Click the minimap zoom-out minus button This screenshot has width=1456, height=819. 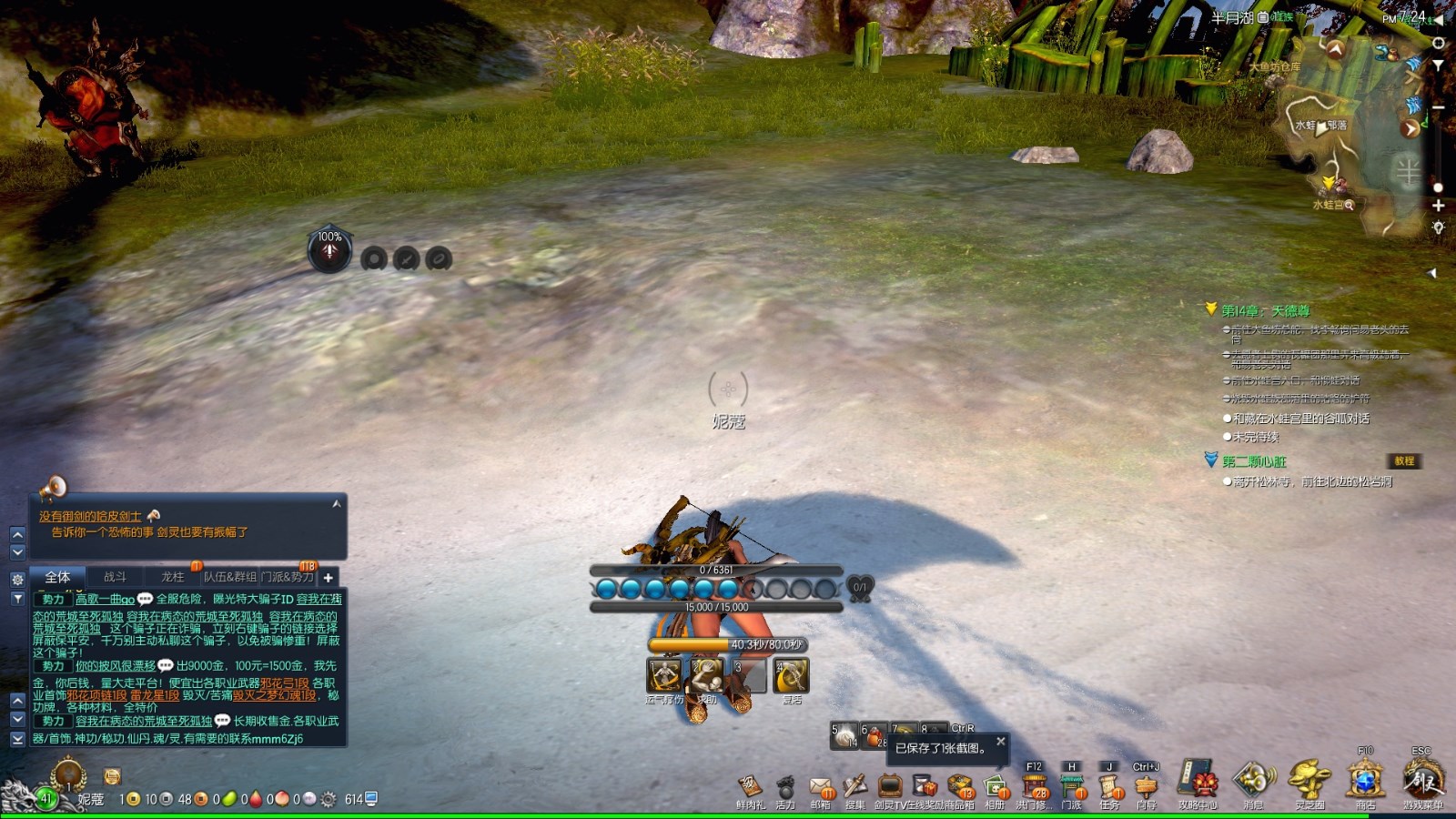point(1439,107)
